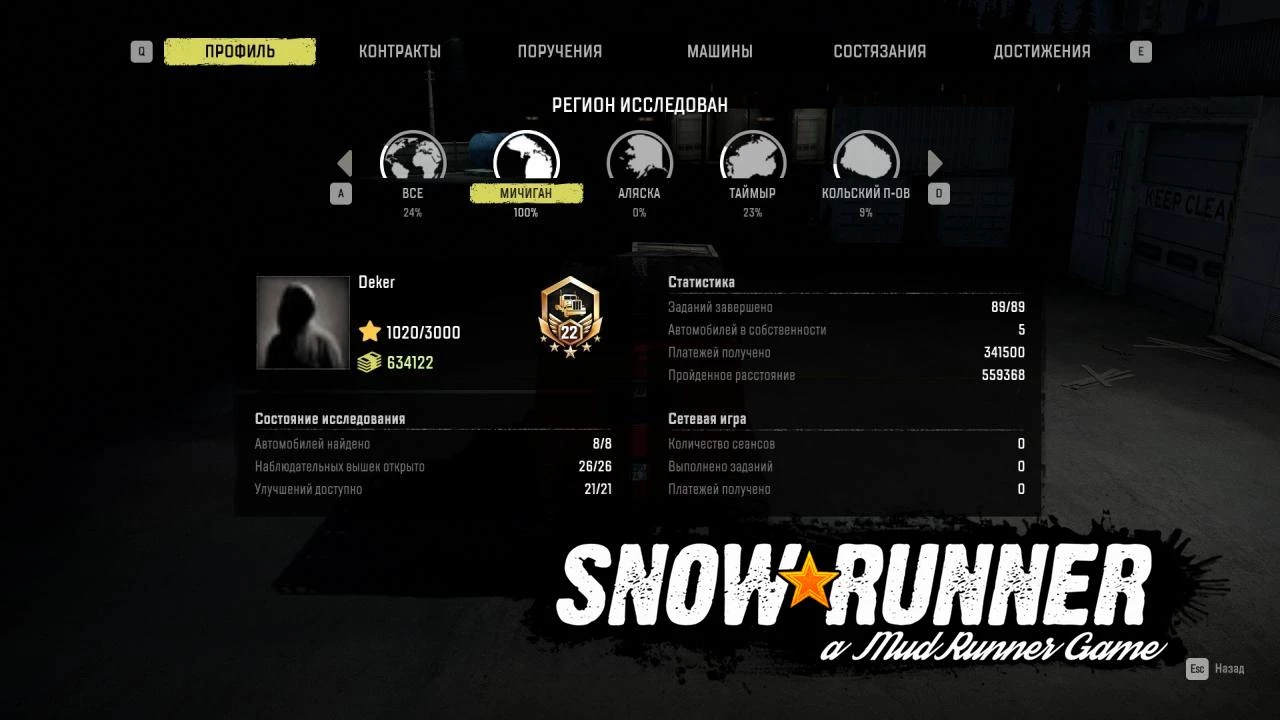
Task: Click the yellow star experience icon
Action: (369, 332)
